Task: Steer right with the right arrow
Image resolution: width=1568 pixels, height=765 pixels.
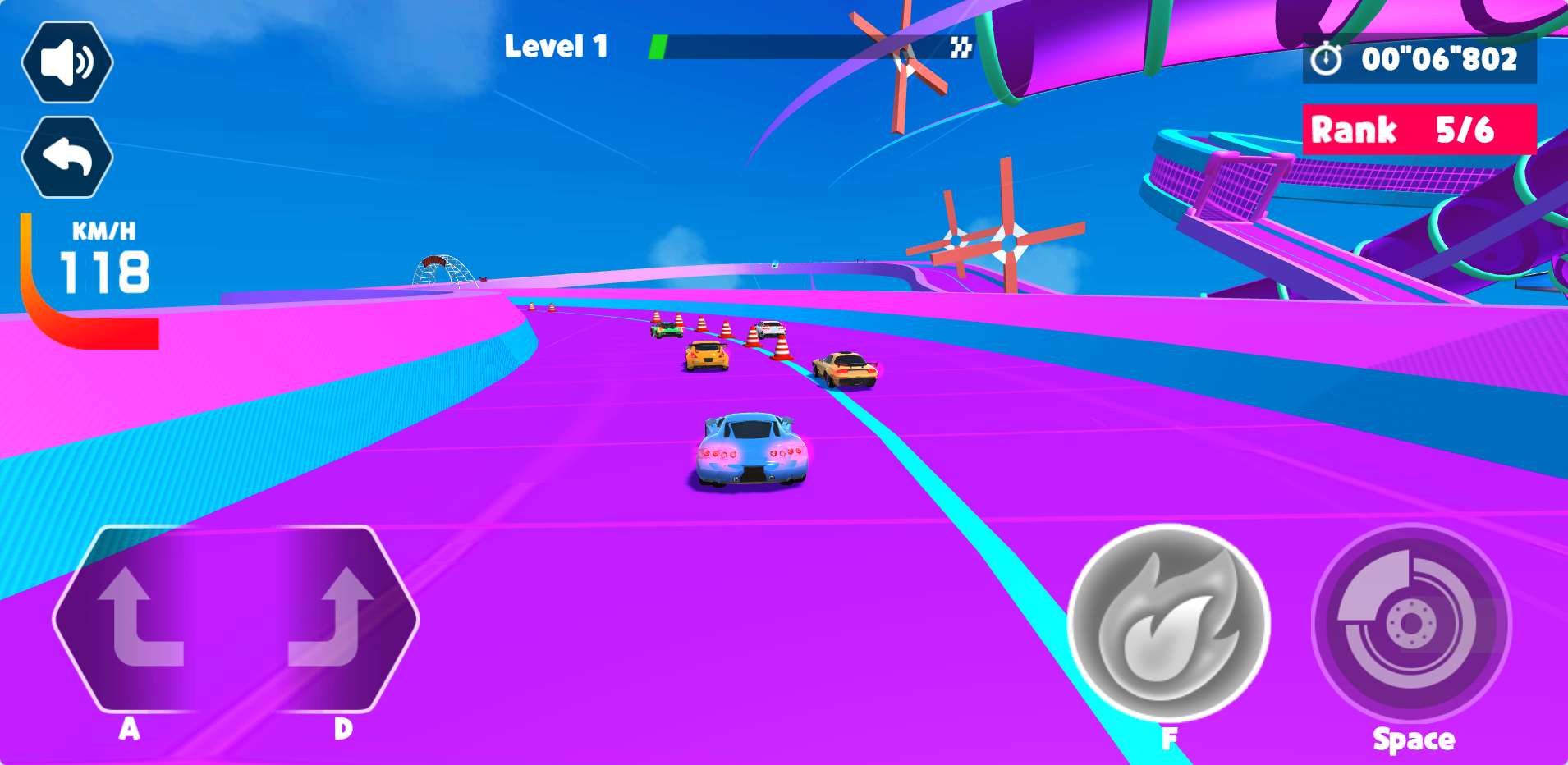Action: tap(332, 617)
